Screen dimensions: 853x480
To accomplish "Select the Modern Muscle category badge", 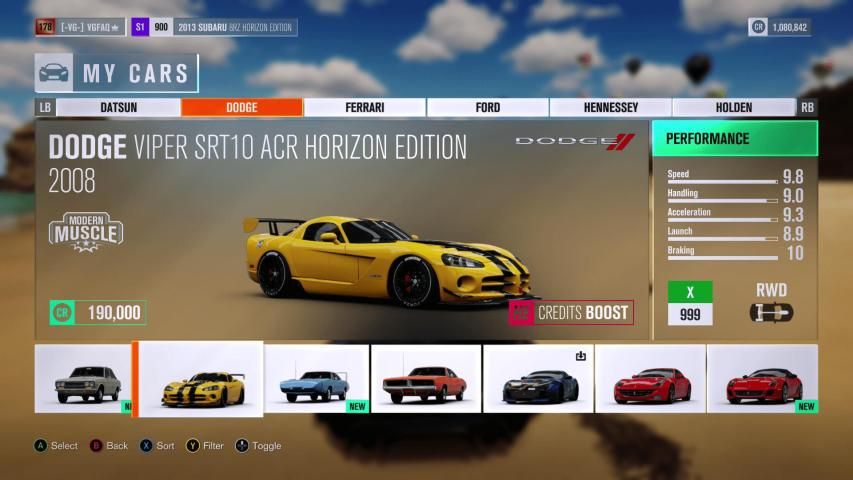I will 86,231.
